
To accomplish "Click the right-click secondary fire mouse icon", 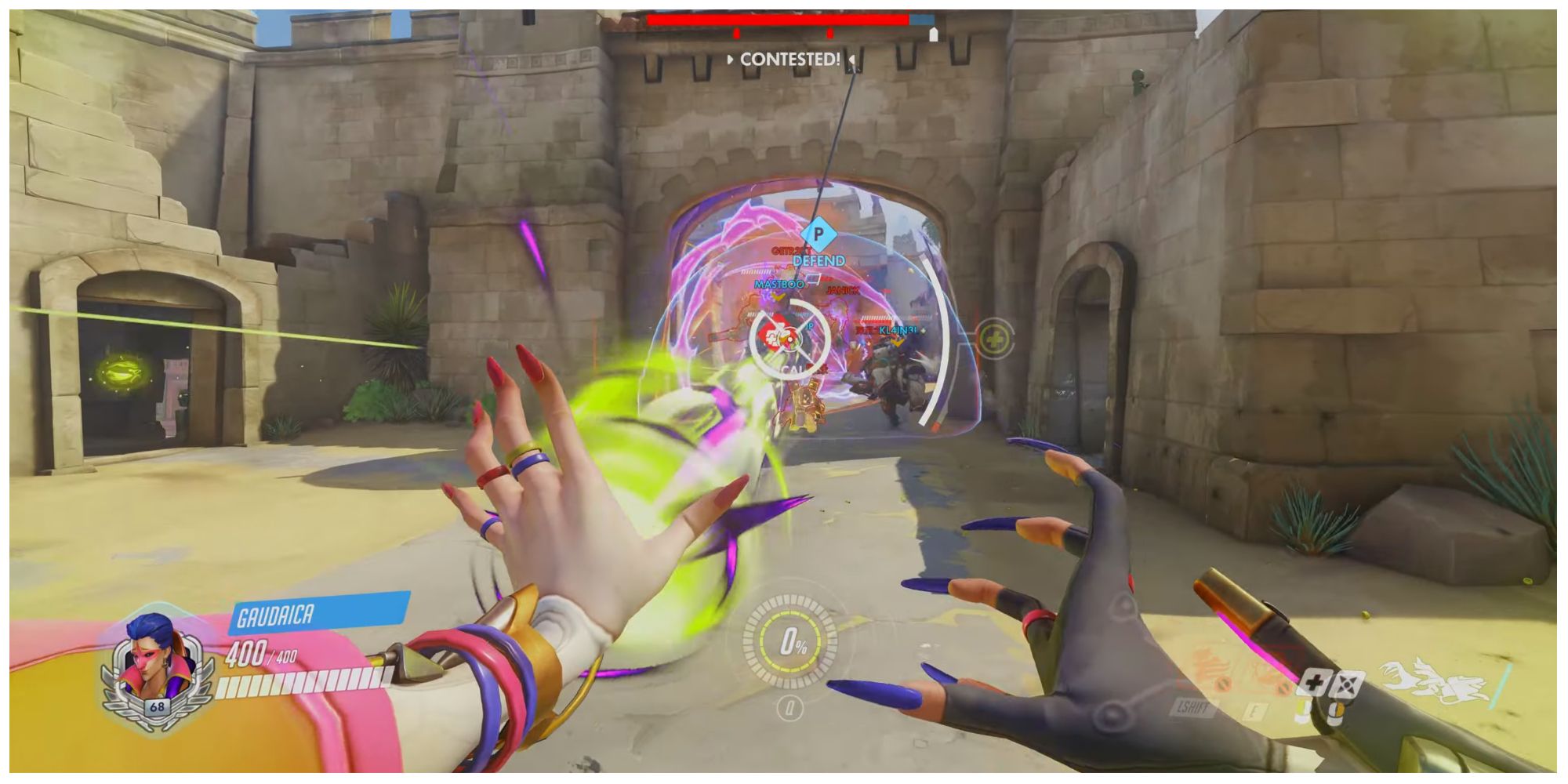I will [1347, 684].
